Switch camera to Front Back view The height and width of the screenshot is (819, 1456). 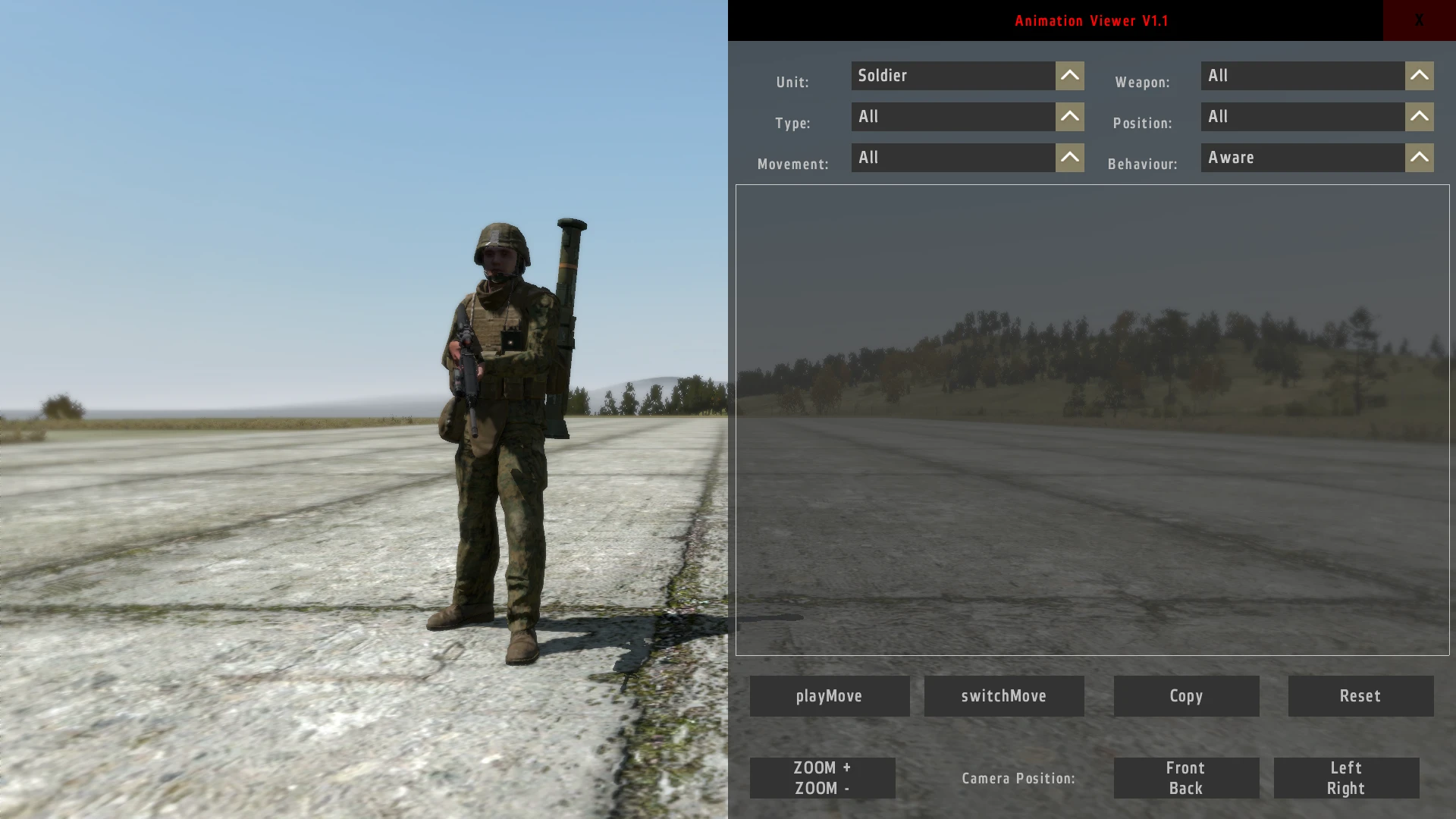[x=1185, y=777]
